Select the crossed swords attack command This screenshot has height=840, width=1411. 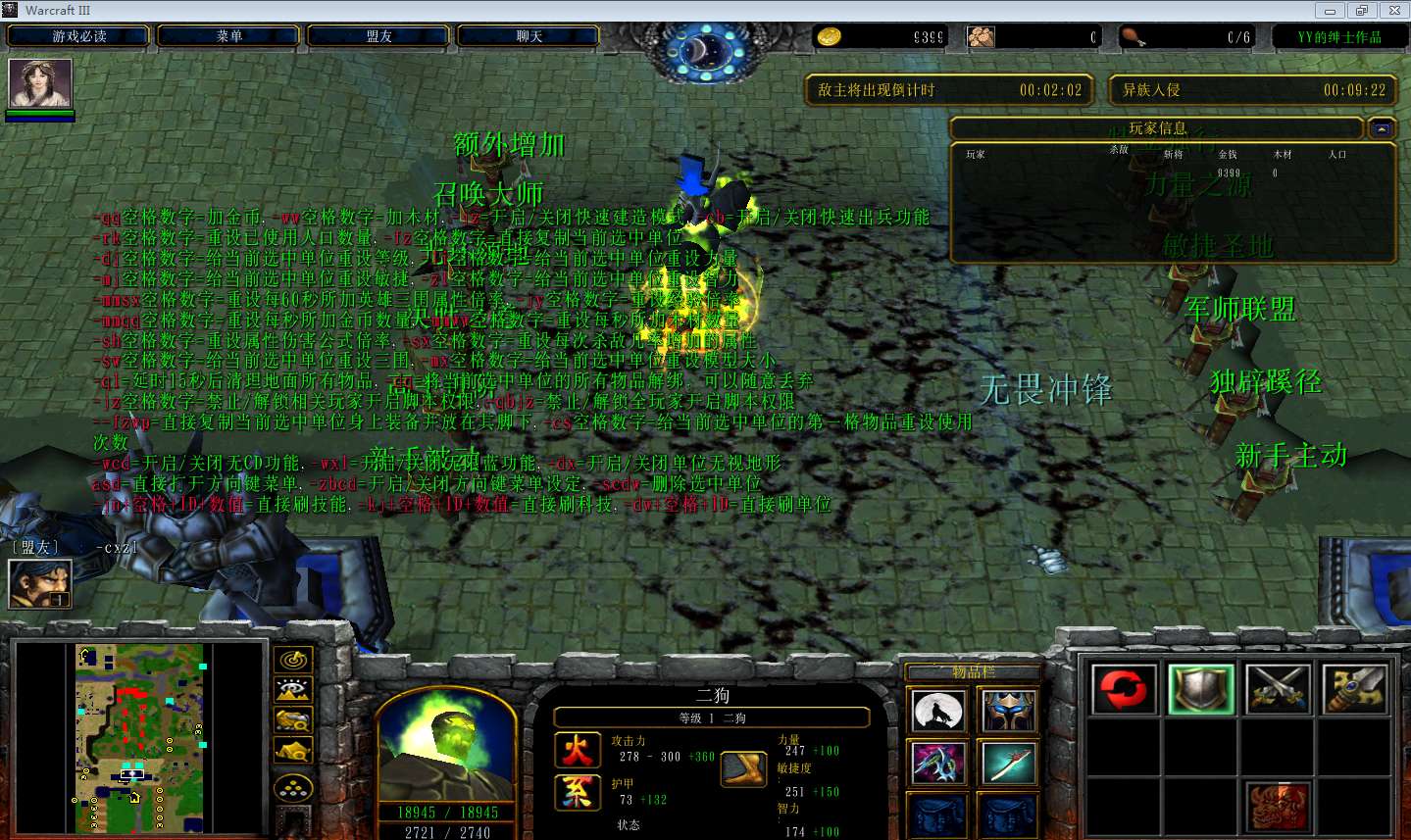1278,689
